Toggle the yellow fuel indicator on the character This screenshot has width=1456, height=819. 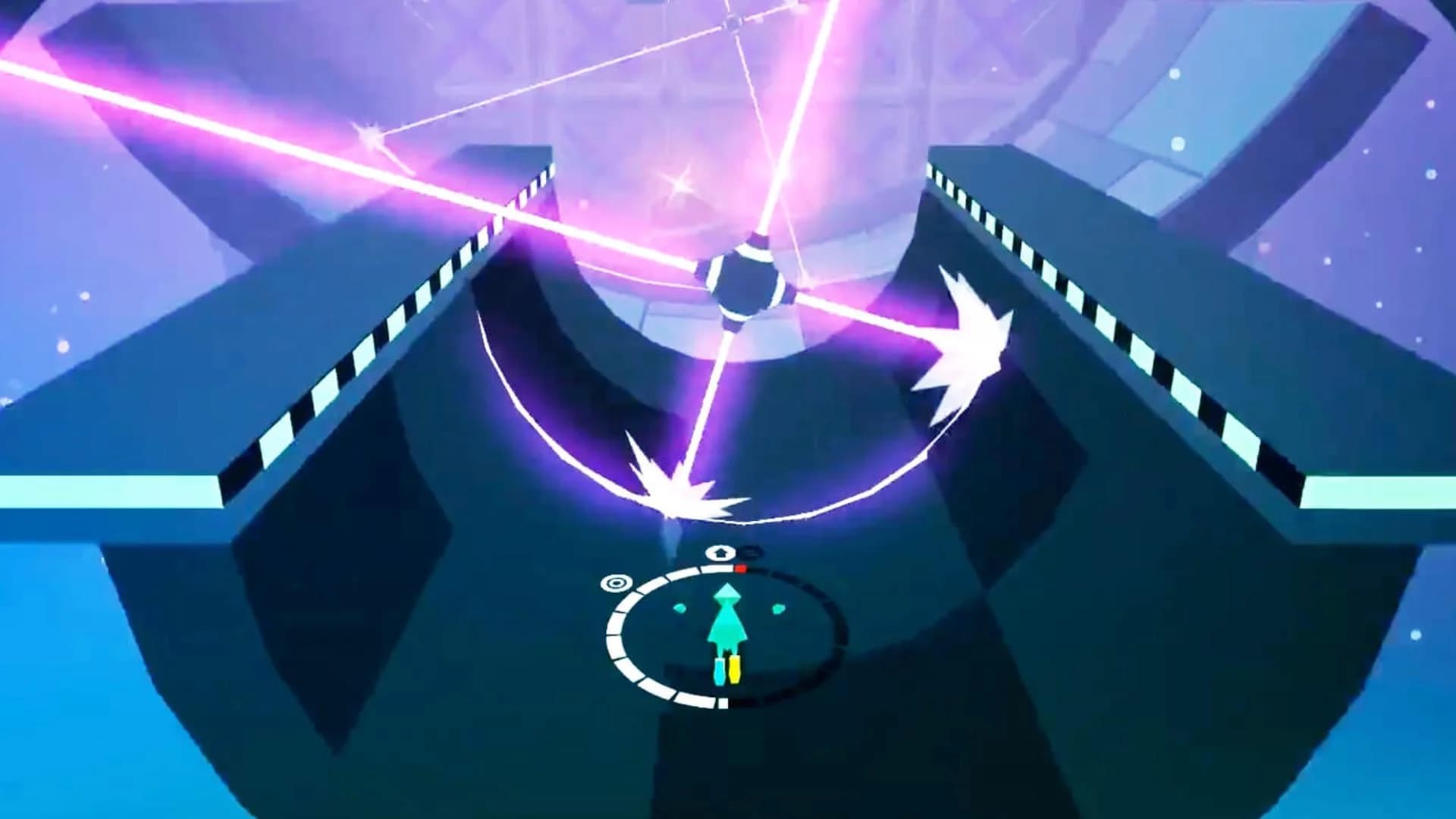click(735, 671)
